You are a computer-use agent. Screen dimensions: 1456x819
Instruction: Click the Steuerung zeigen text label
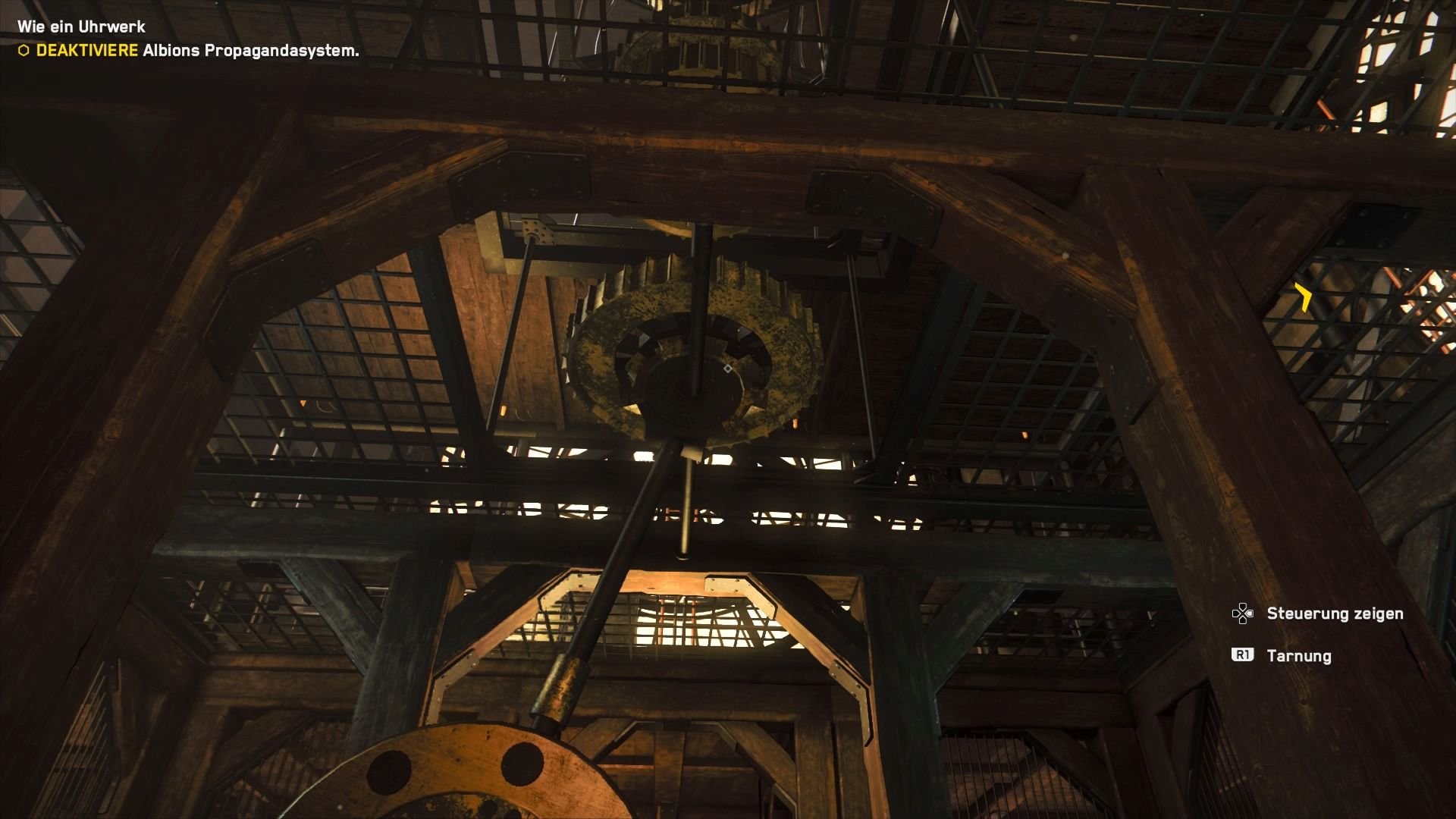(x=1335, y=614)
